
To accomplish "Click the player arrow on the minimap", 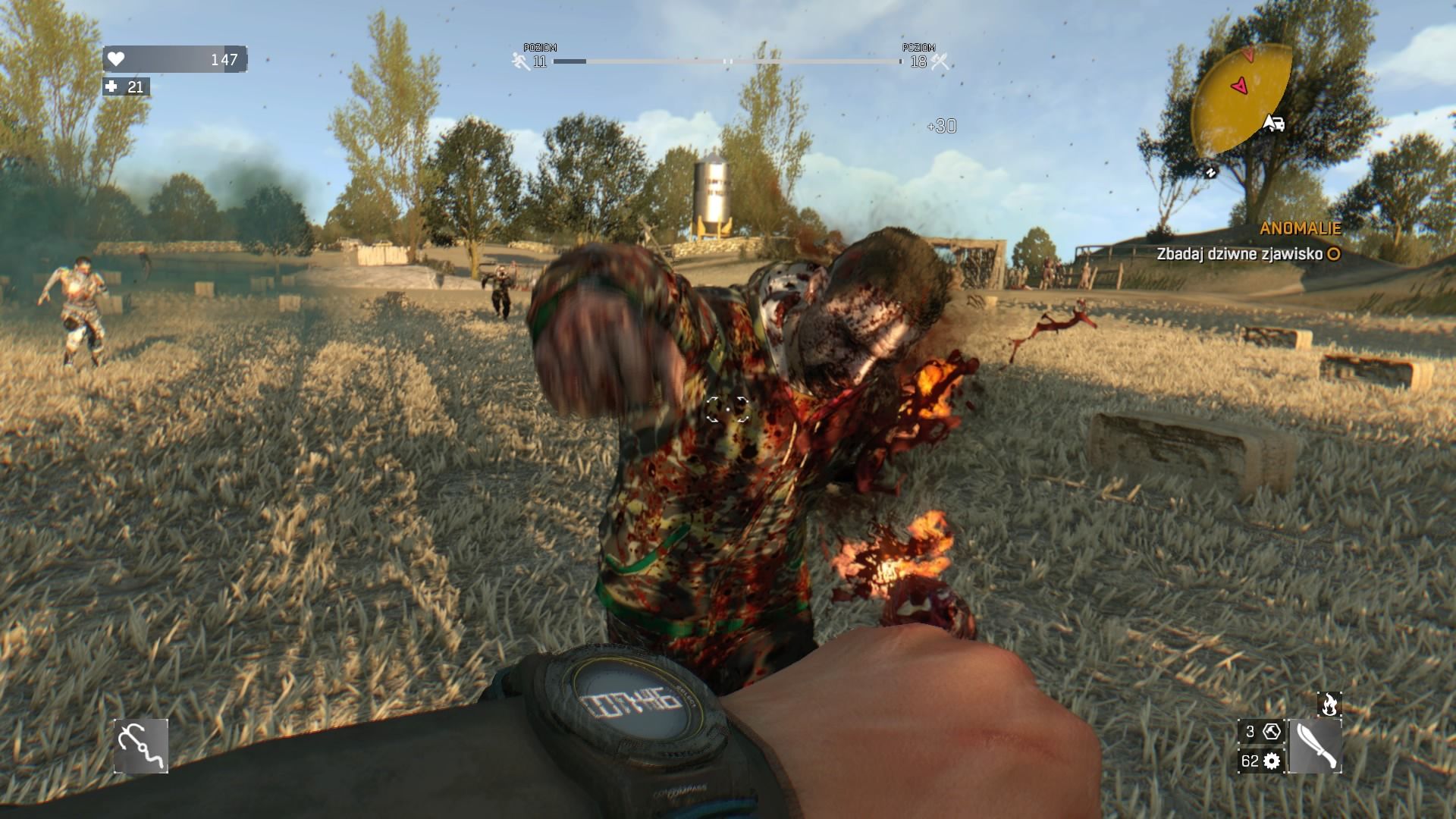I will pos(1238,85).
